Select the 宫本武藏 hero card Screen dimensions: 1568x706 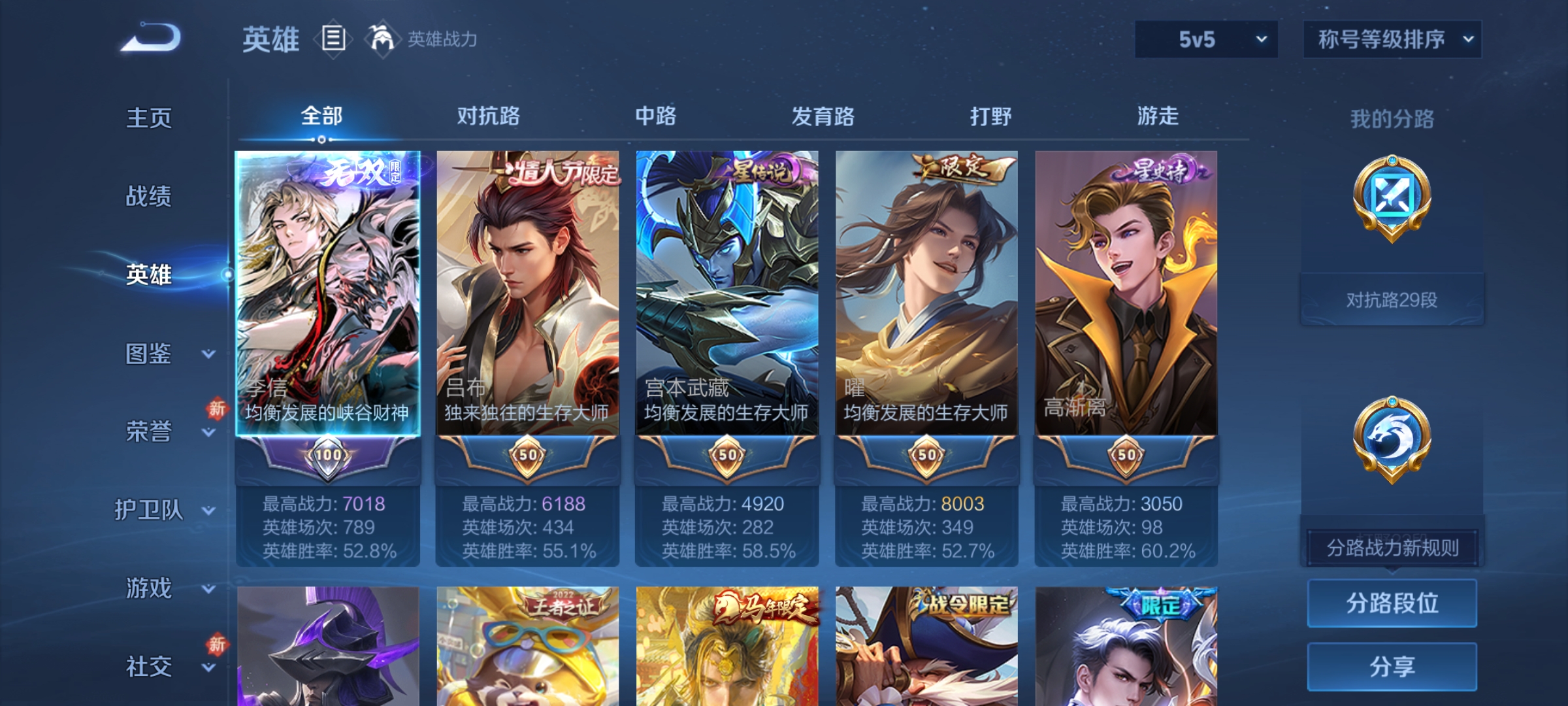[x=727, y=294]
